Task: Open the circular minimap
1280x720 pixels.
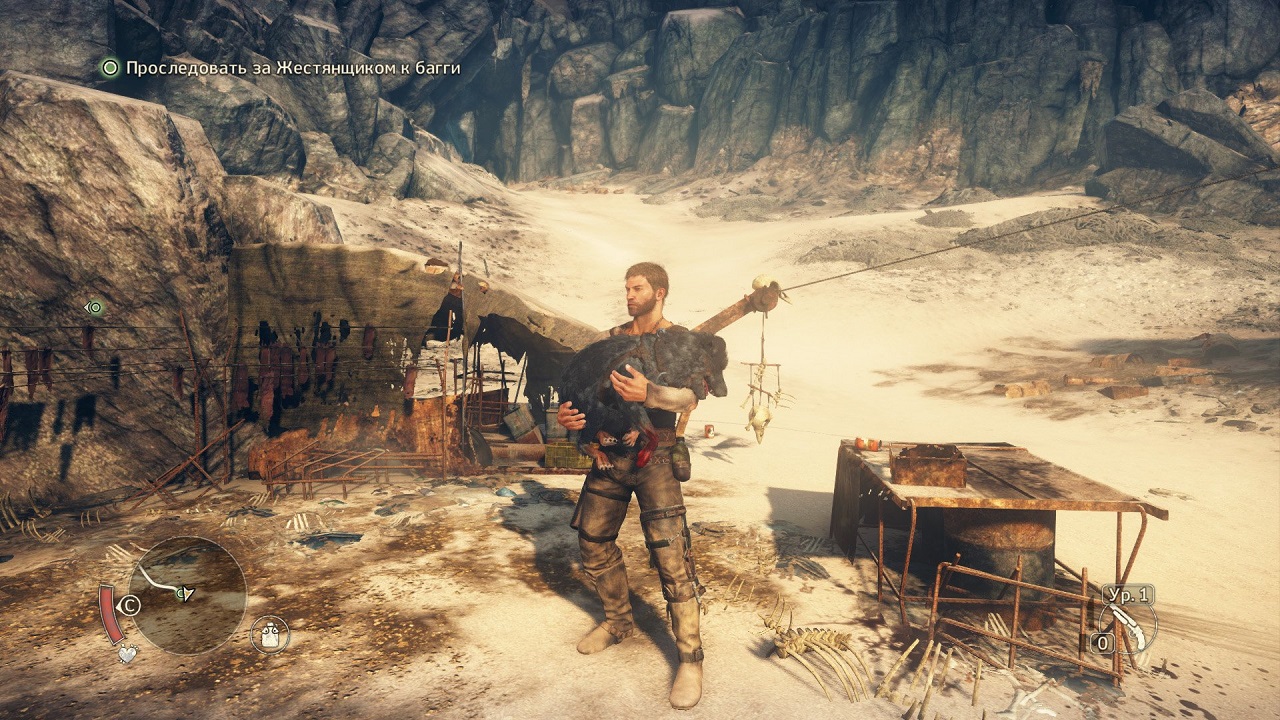Action: coord(187,596)
